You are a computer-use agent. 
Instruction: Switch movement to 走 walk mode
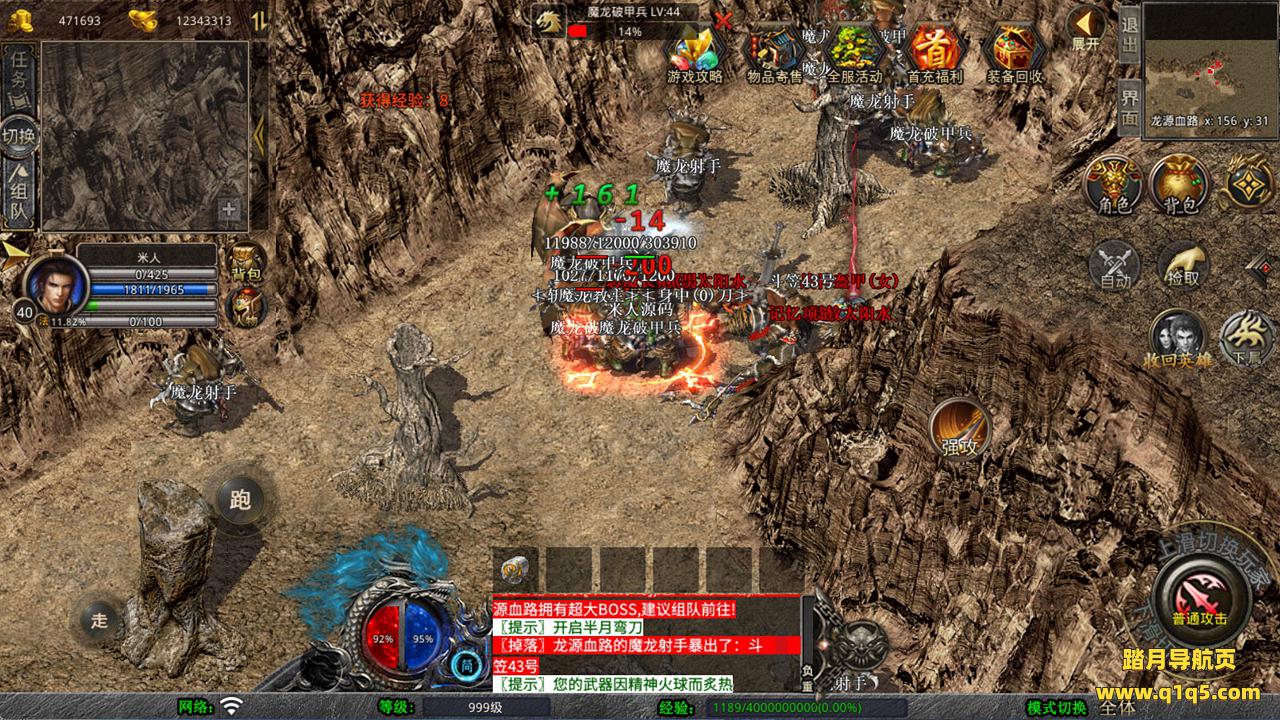pos(99,619)
